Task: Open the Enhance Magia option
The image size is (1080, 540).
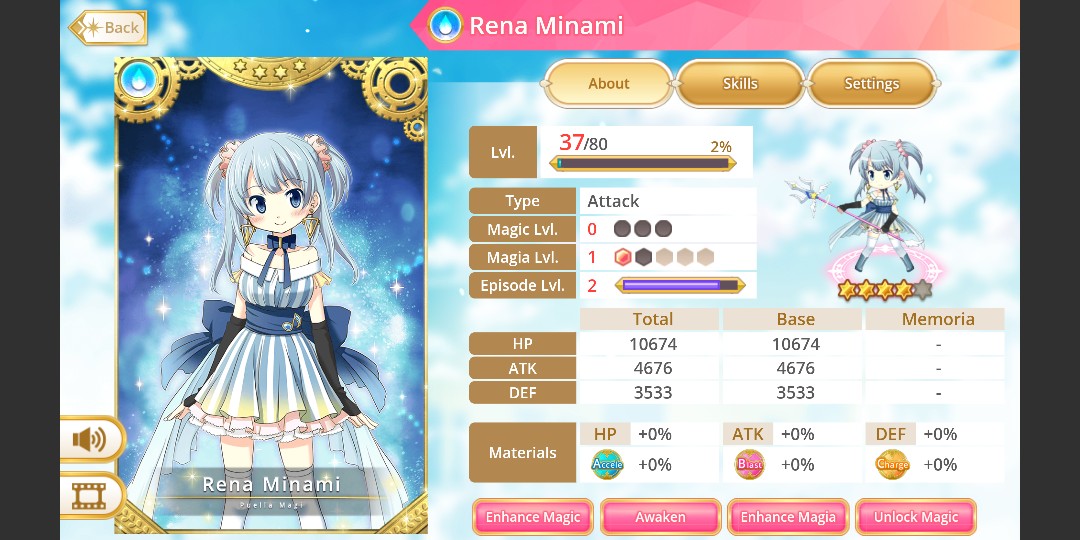Action: (788, 517)
